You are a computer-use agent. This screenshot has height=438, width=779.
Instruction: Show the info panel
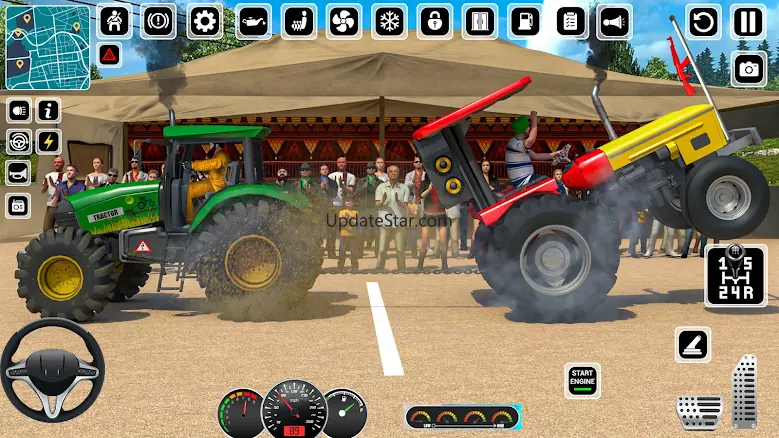pyautogui.click(x=48, y=110)
